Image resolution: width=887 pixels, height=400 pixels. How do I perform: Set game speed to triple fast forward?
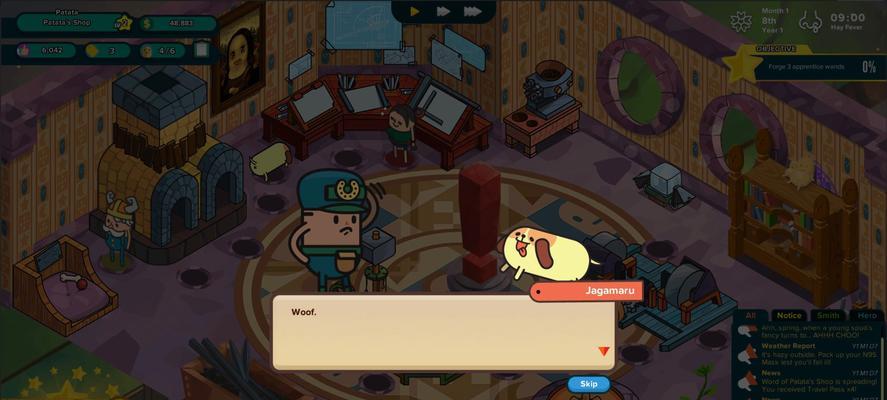(473, 11)
